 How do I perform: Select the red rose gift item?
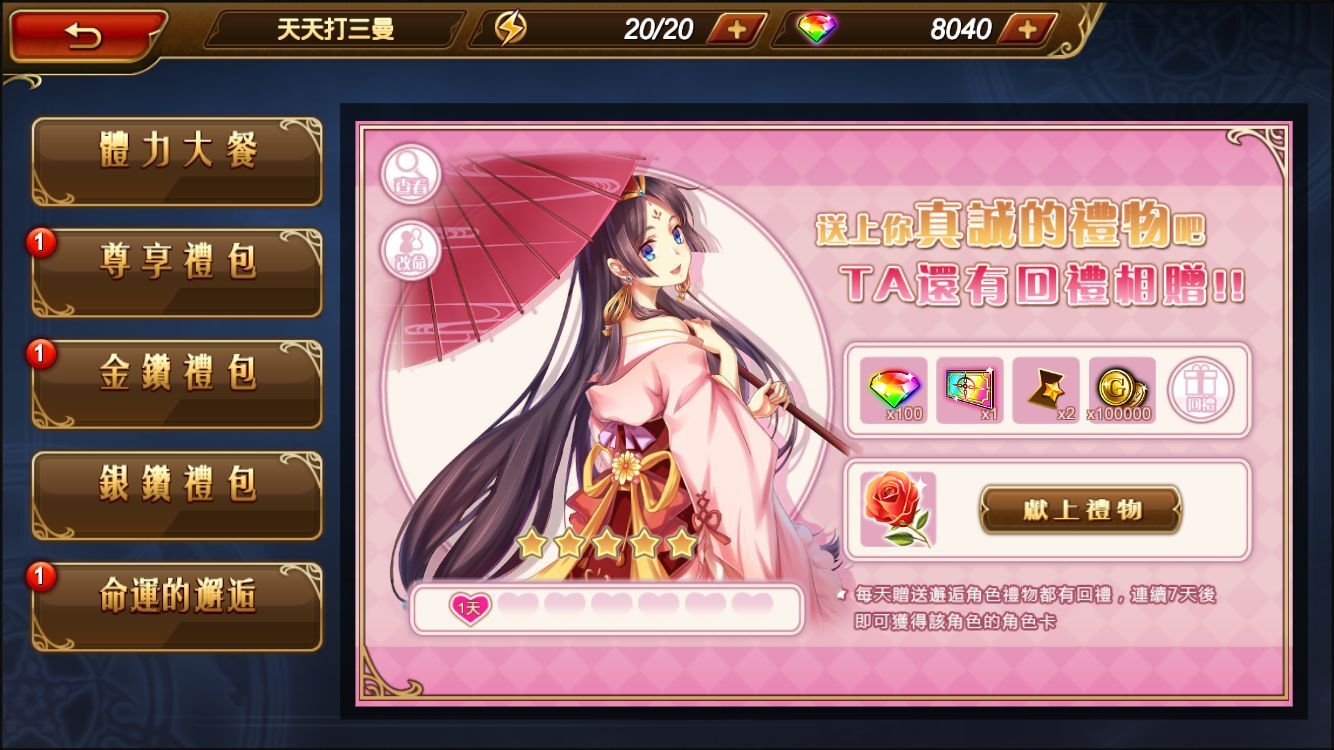(x=898, y=510)
